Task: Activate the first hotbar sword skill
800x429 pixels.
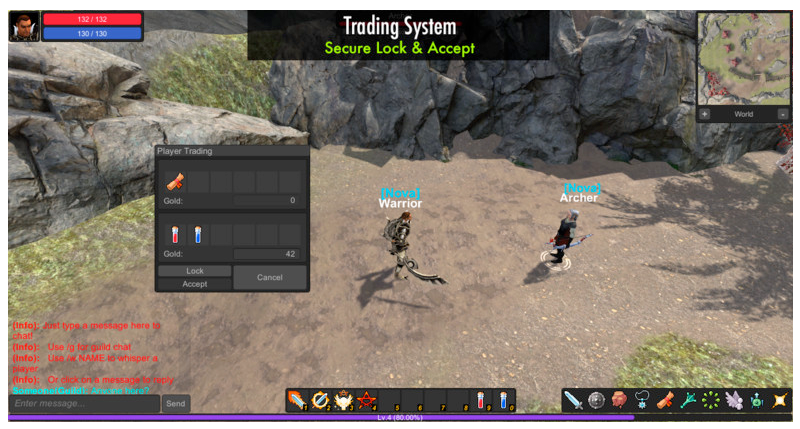Action: click(297, 400)
